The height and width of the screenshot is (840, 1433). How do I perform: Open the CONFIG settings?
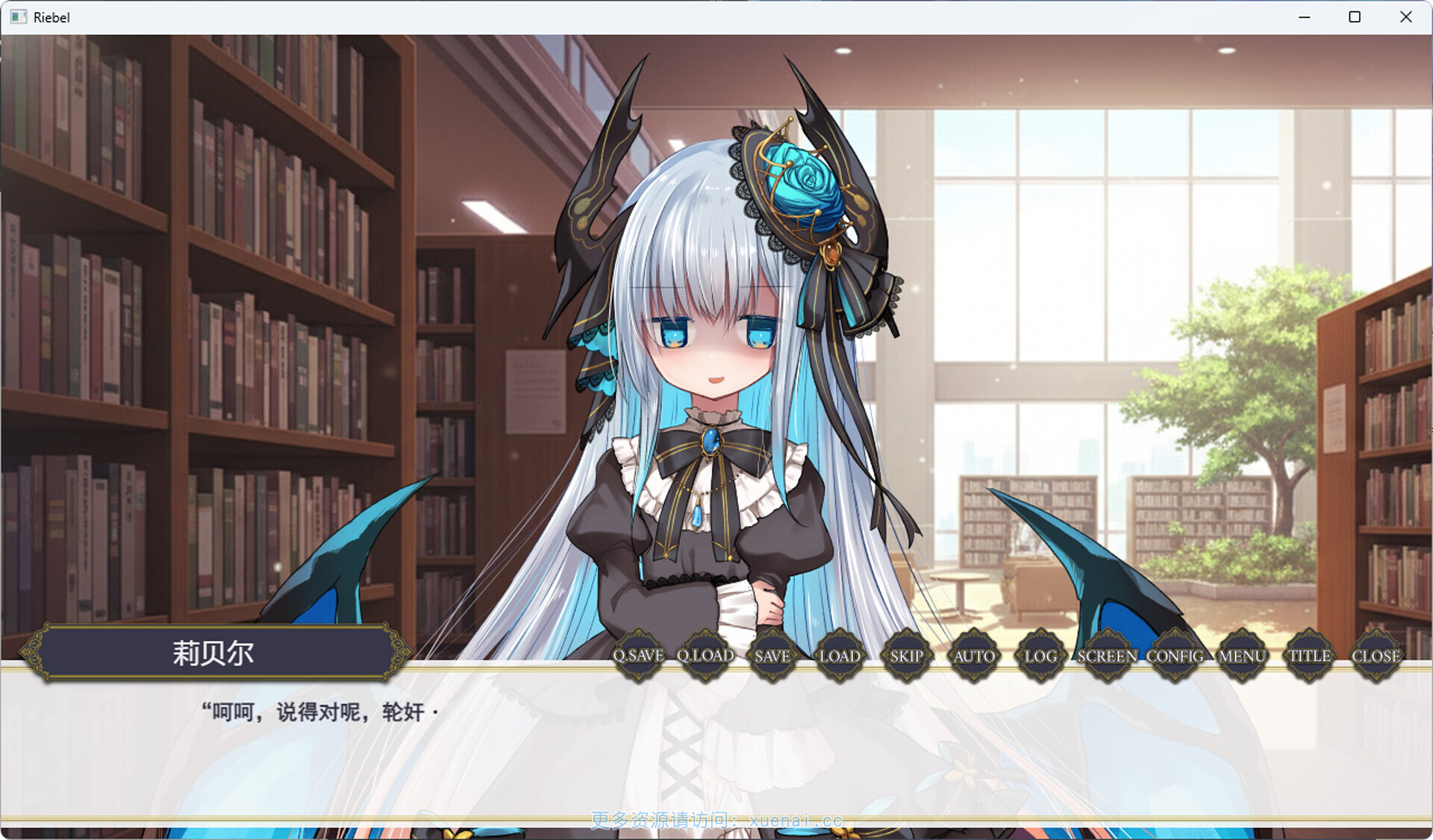pyautogui.click(x=1175, y=656)
